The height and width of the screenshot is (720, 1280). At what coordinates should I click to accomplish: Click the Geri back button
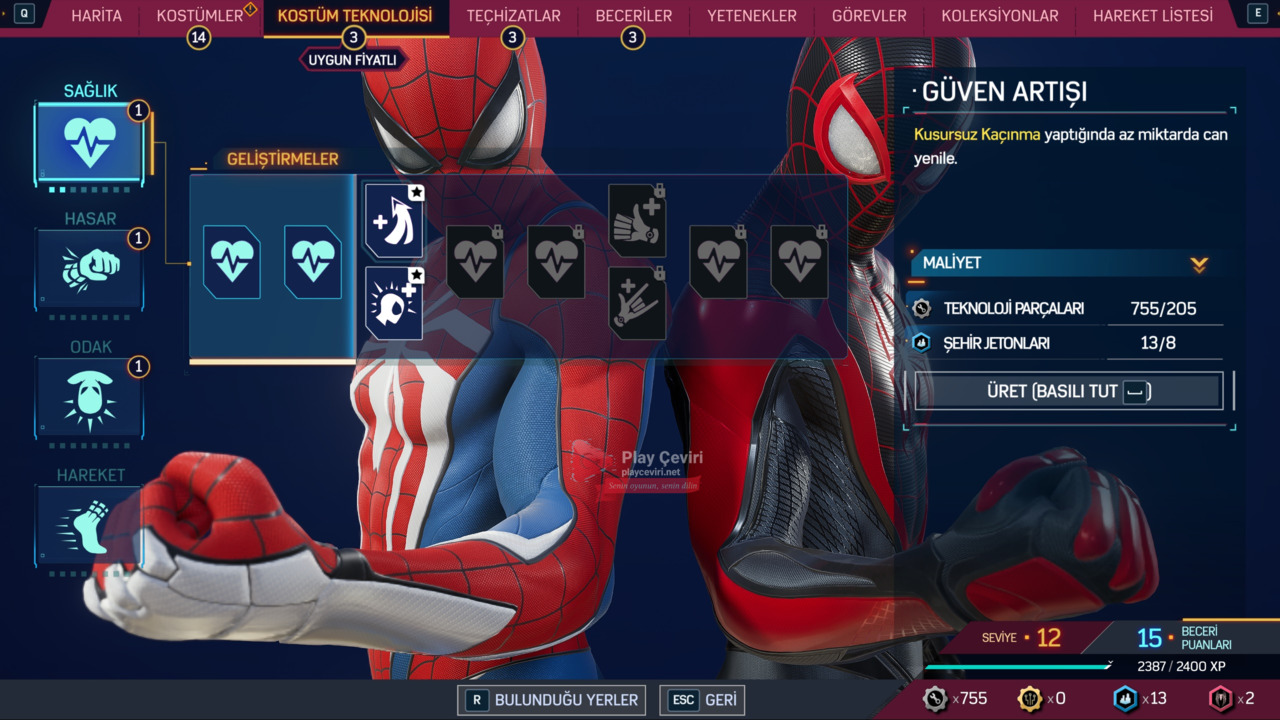click(703, 700)
